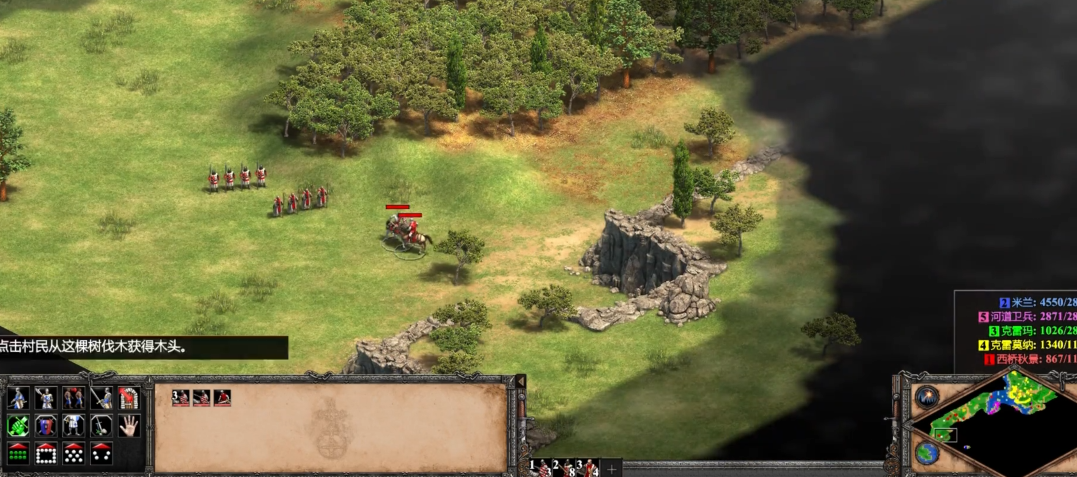Select control group 1
Viewport: 1077px width, 477px height.
(x=542, y=467)
